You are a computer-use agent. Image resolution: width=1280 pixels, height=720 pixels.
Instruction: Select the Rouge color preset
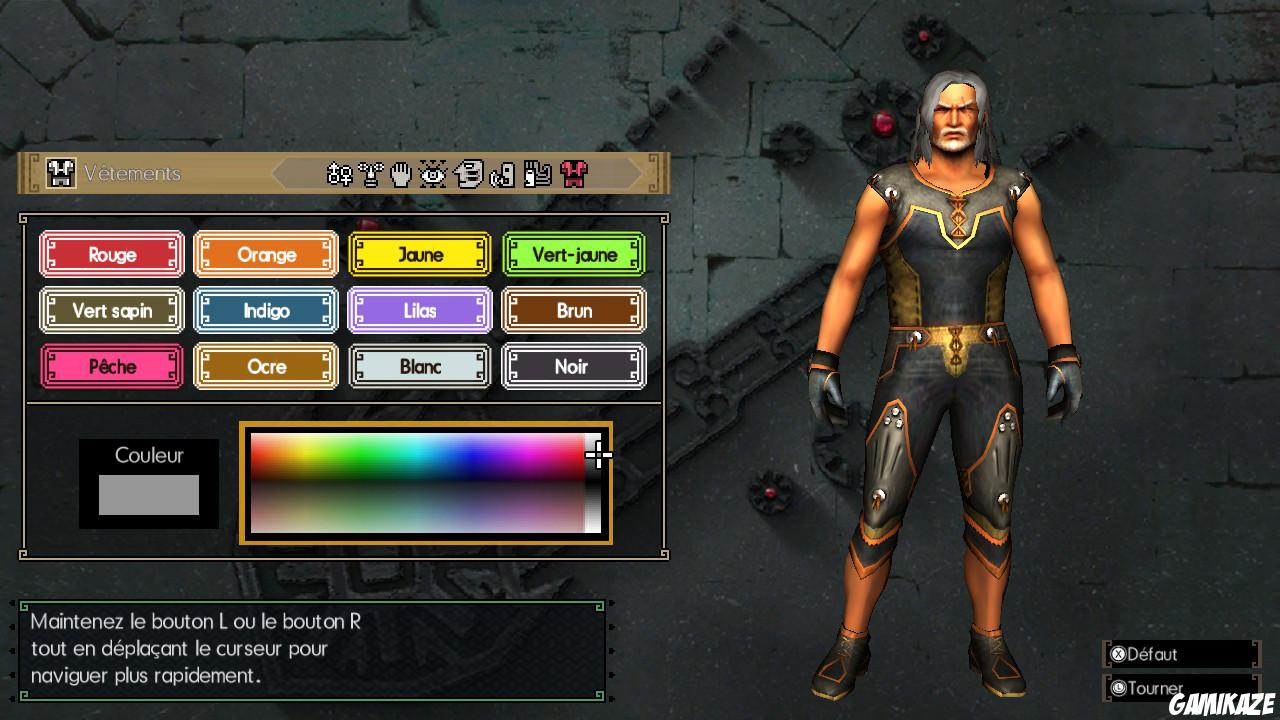(111, 255)
